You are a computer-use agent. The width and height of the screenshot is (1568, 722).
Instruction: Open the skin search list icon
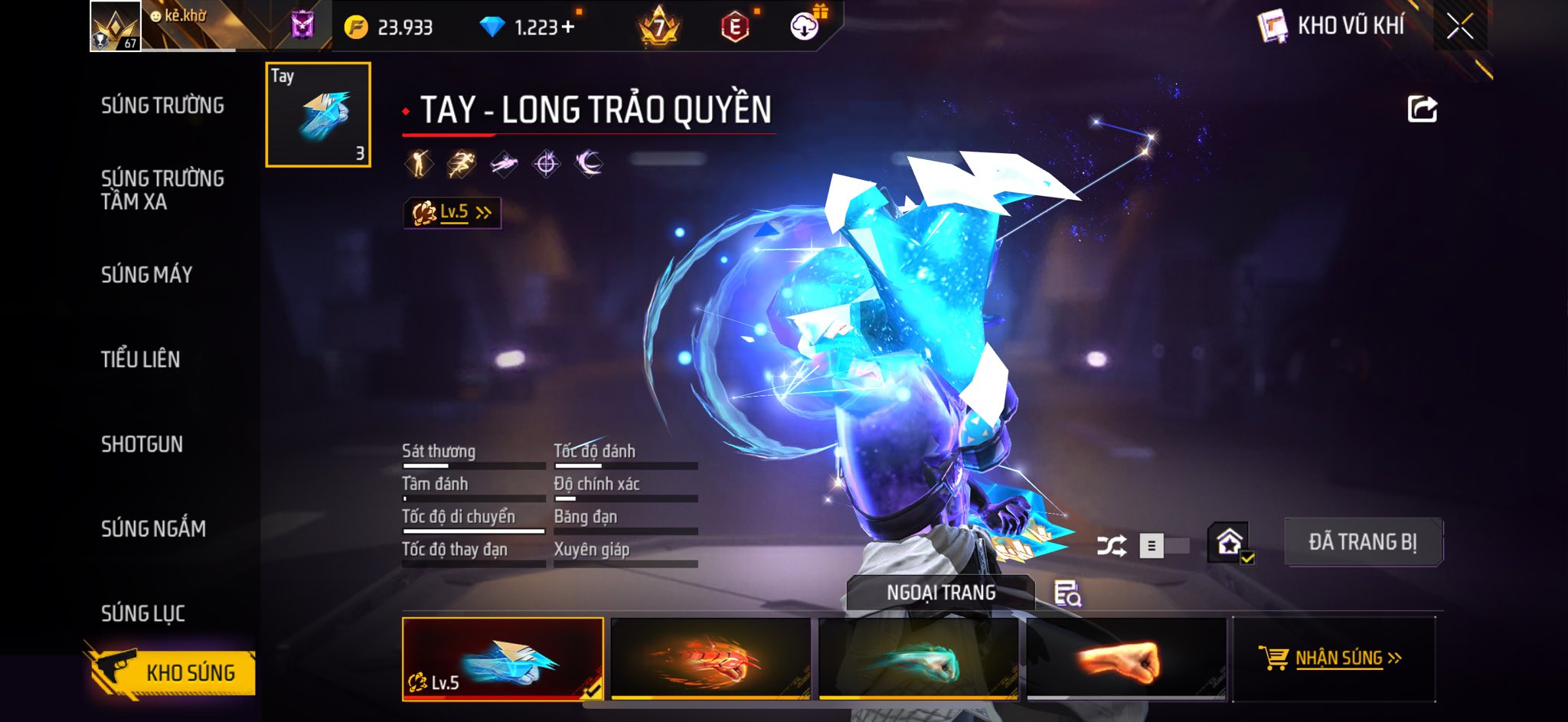1067,593
